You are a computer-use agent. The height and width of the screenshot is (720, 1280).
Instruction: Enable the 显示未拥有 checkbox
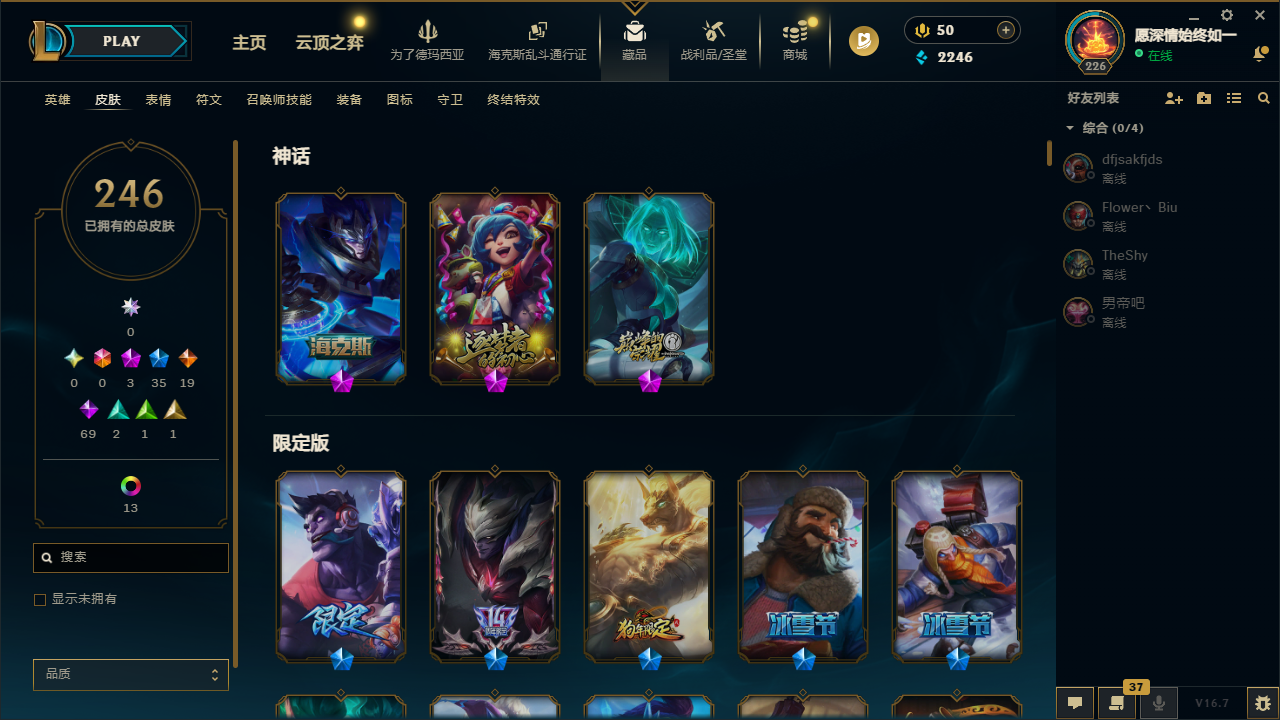click(x=40, y=599)
